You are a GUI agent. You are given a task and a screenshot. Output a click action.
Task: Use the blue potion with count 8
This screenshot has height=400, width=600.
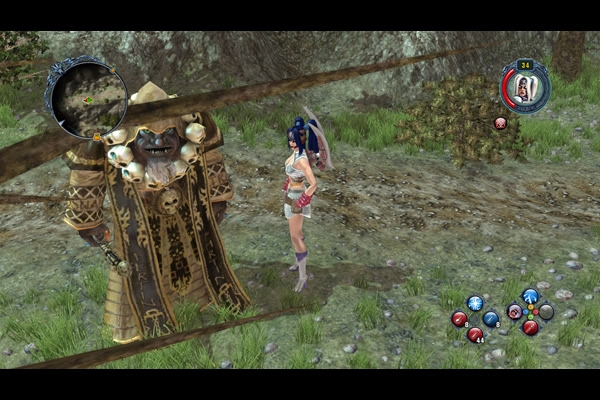coord(490,319)
